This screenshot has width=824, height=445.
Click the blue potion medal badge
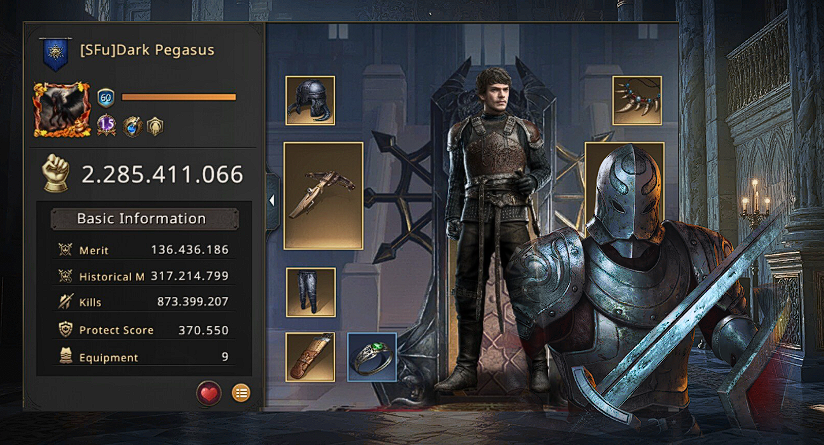click(132, 126)
